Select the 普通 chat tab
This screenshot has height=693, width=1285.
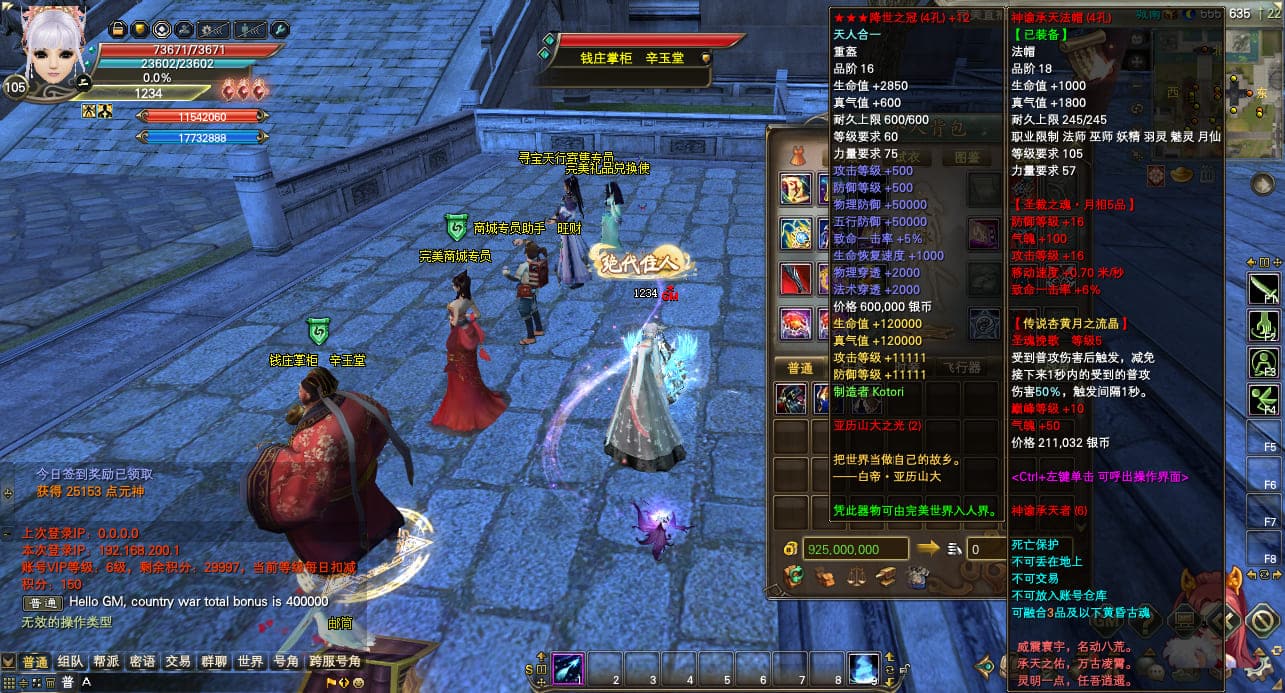pyautogui.click(x=35, y=662)
